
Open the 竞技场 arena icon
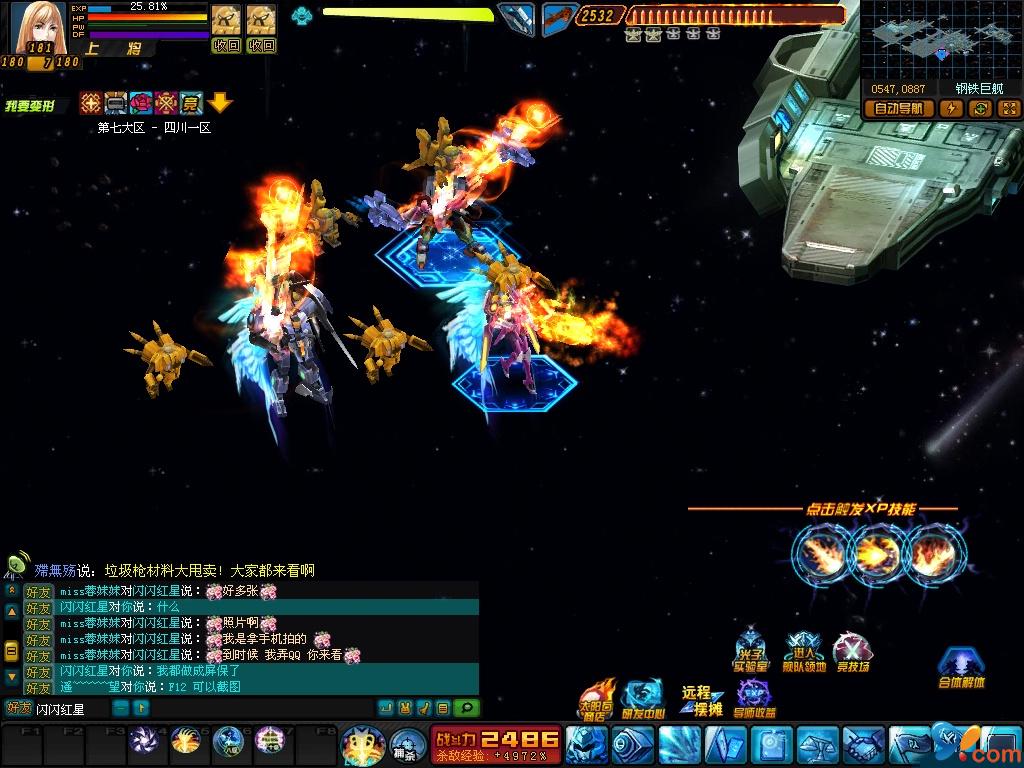(852, 652)
